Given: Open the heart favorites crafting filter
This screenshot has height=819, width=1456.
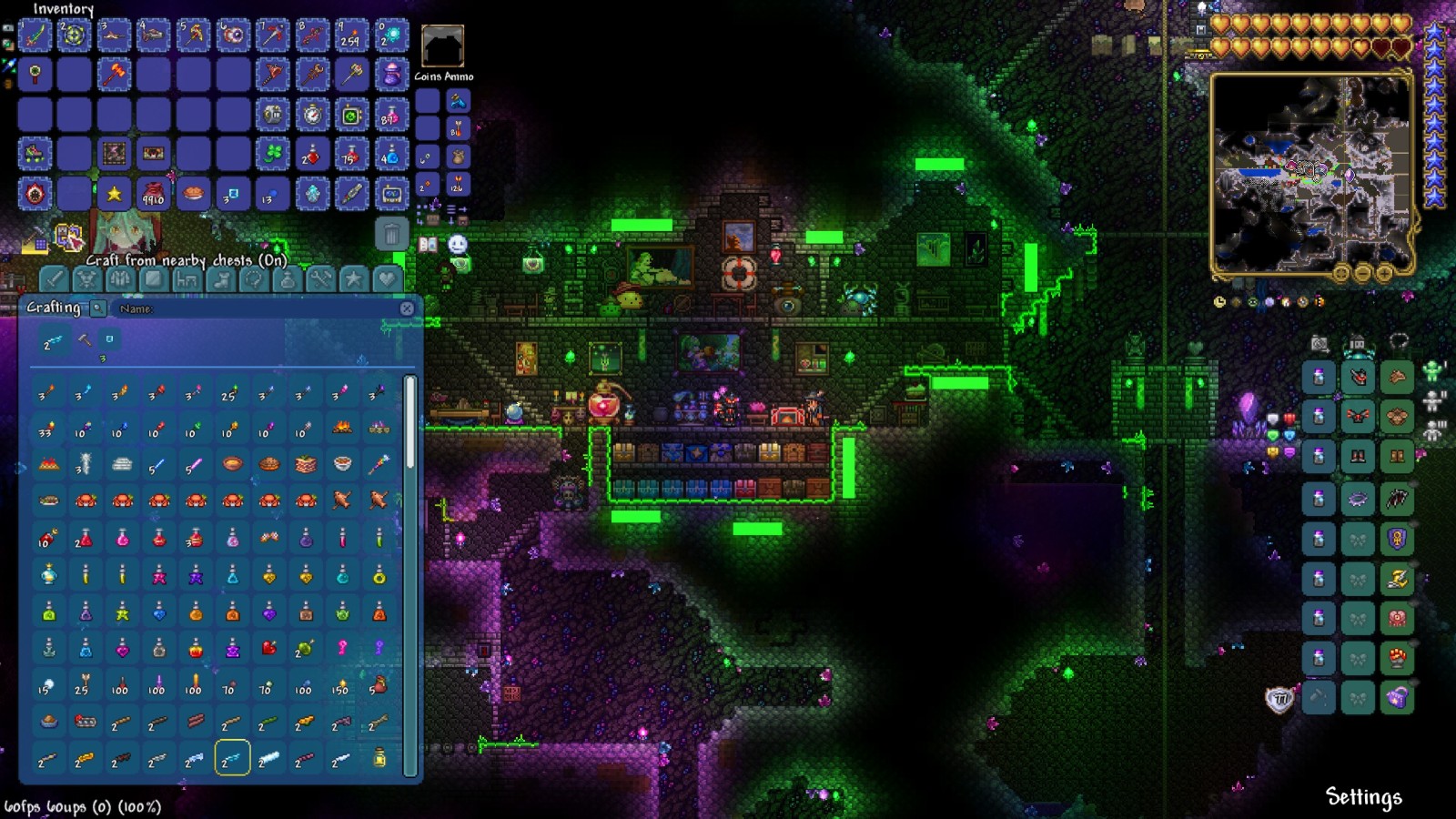Looking at the screenshot, I should [x=386, y=279].
